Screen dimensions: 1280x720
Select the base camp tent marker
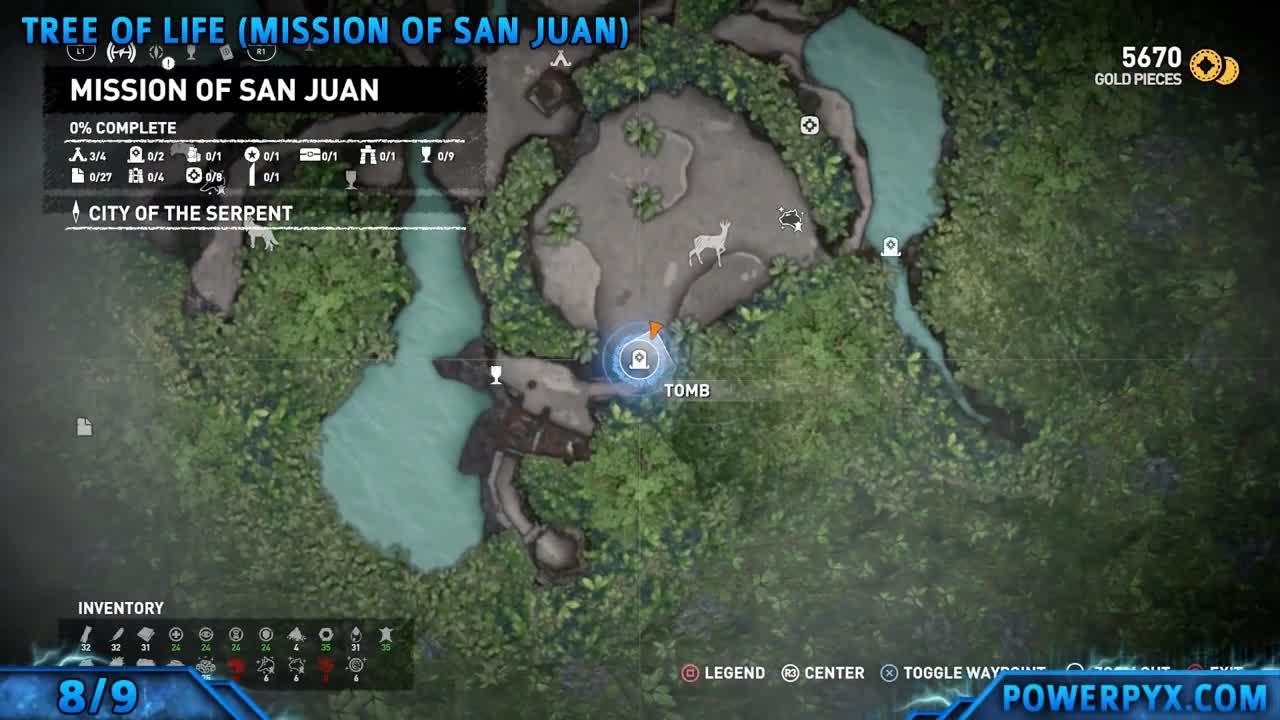tap(560, 60)
